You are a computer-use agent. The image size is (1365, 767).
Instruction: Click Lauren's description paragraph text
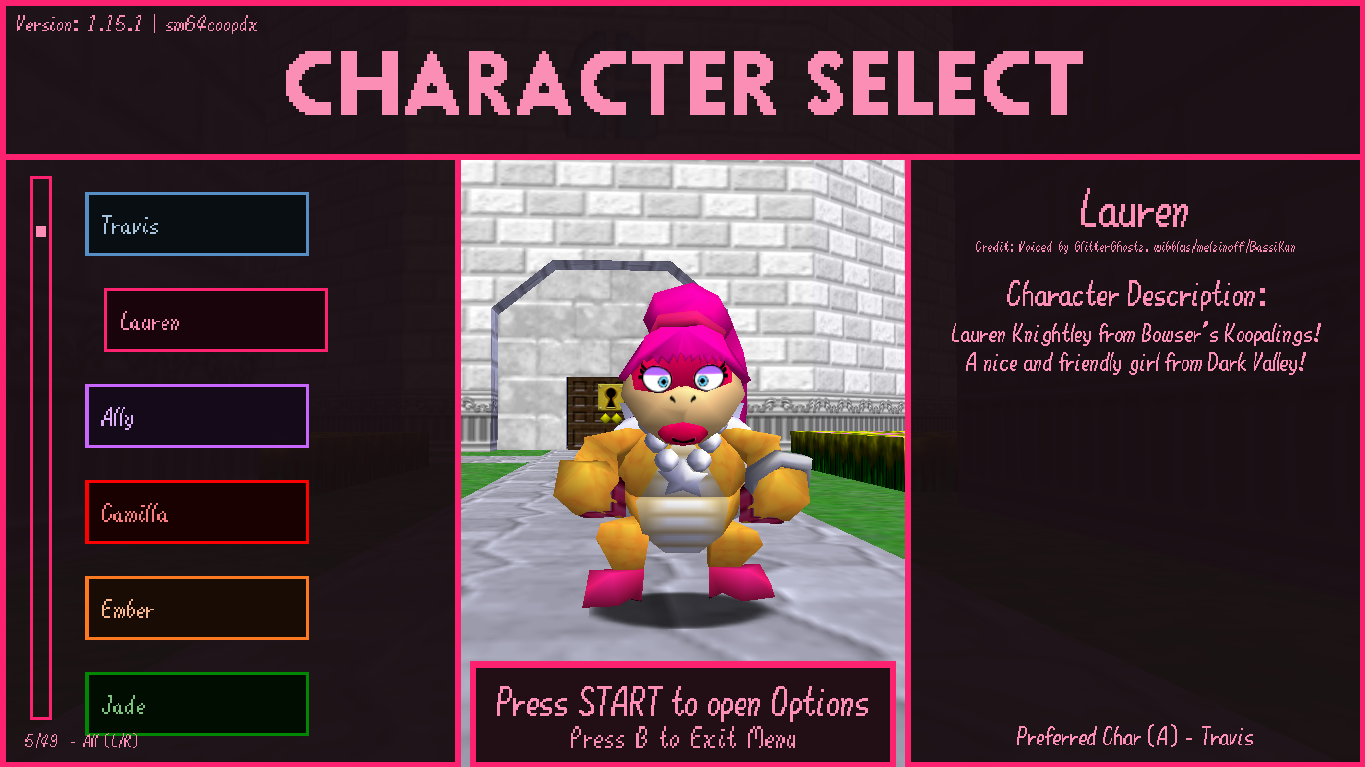point(1135,348)
